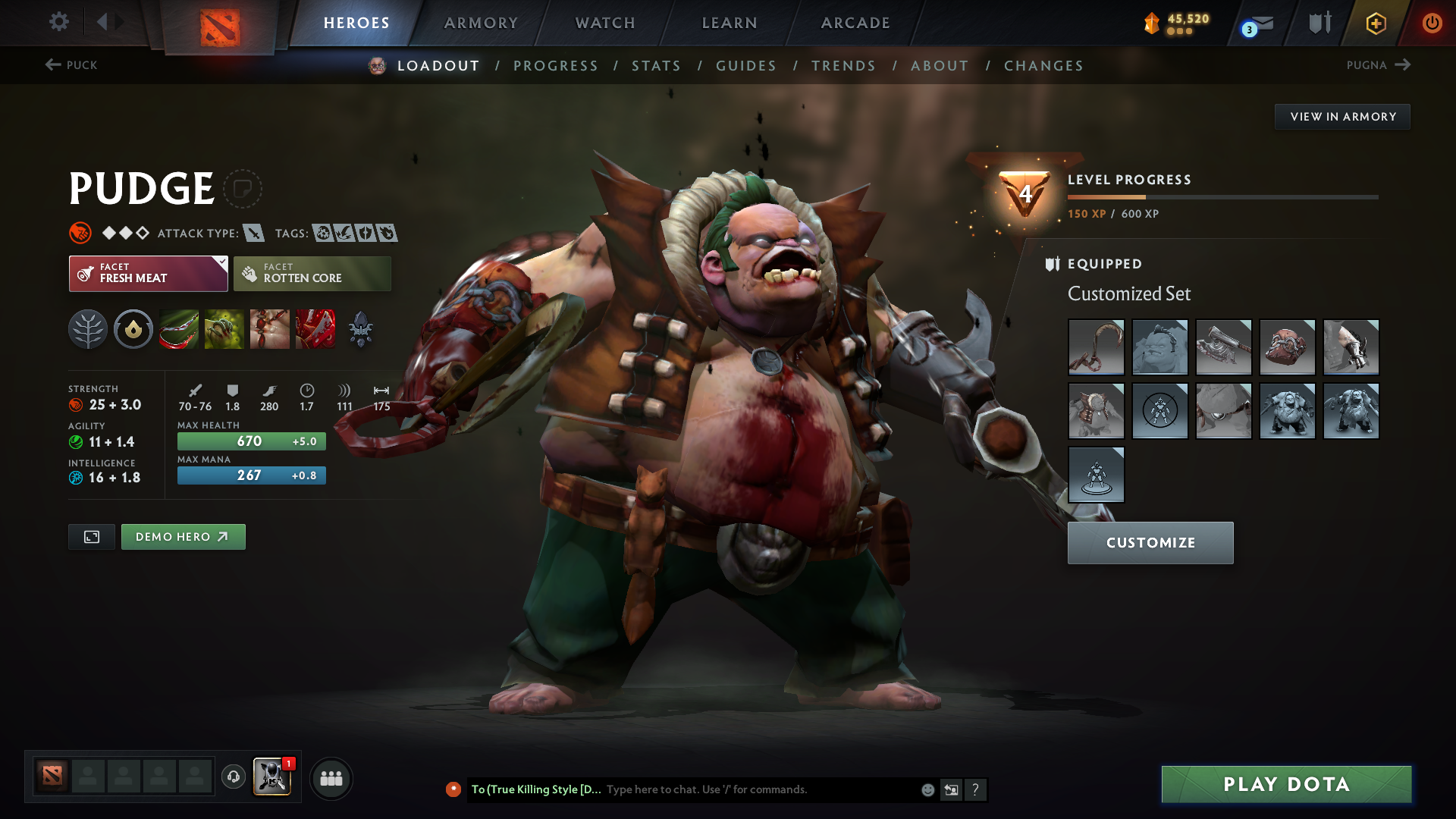This screenshot has height=819, width=1456.
Task: Open the Trends section
Action: click(843, 66)
